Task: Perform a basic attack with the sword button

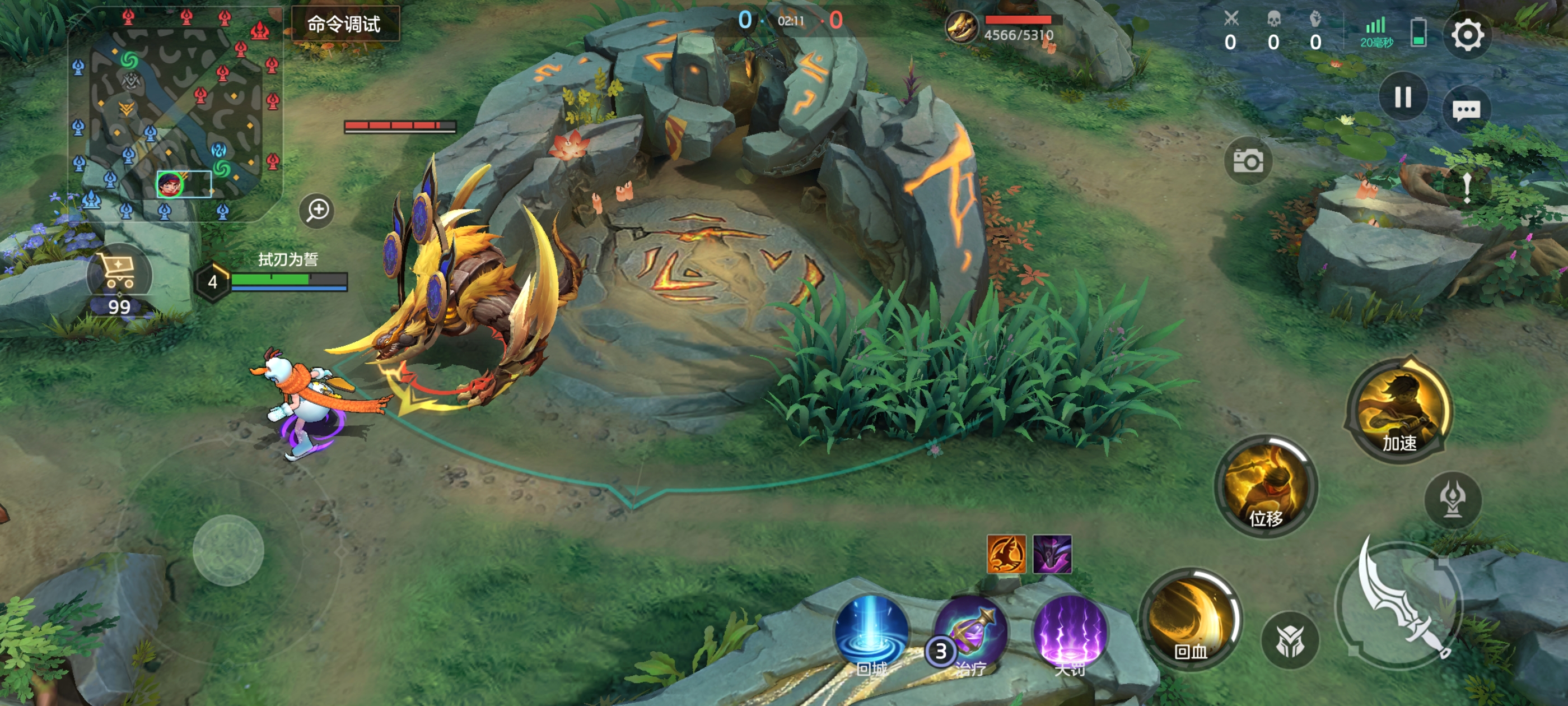Action: (1400, 606)
